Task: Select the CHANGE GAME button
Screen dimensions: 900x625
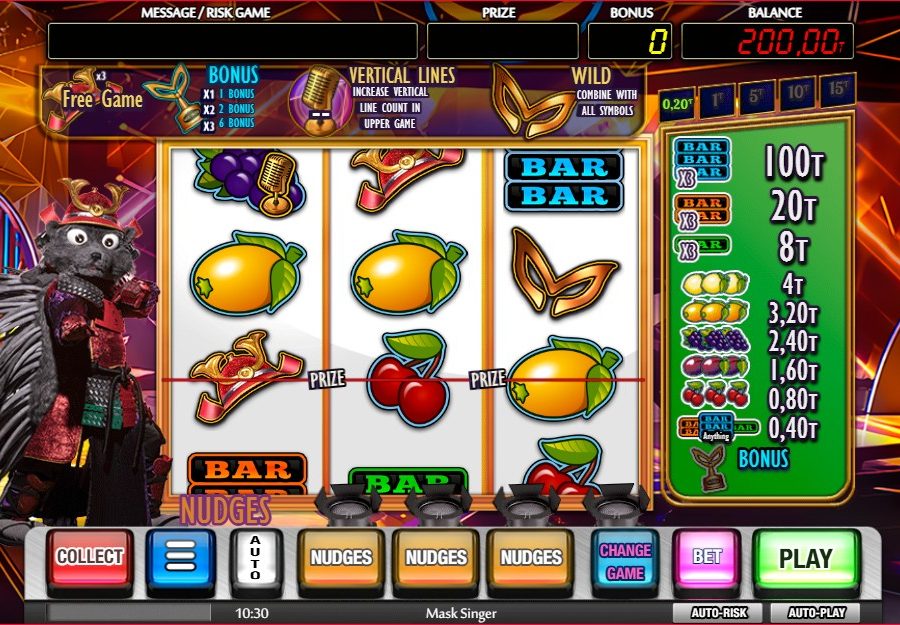Action: [x=625, y=560]
